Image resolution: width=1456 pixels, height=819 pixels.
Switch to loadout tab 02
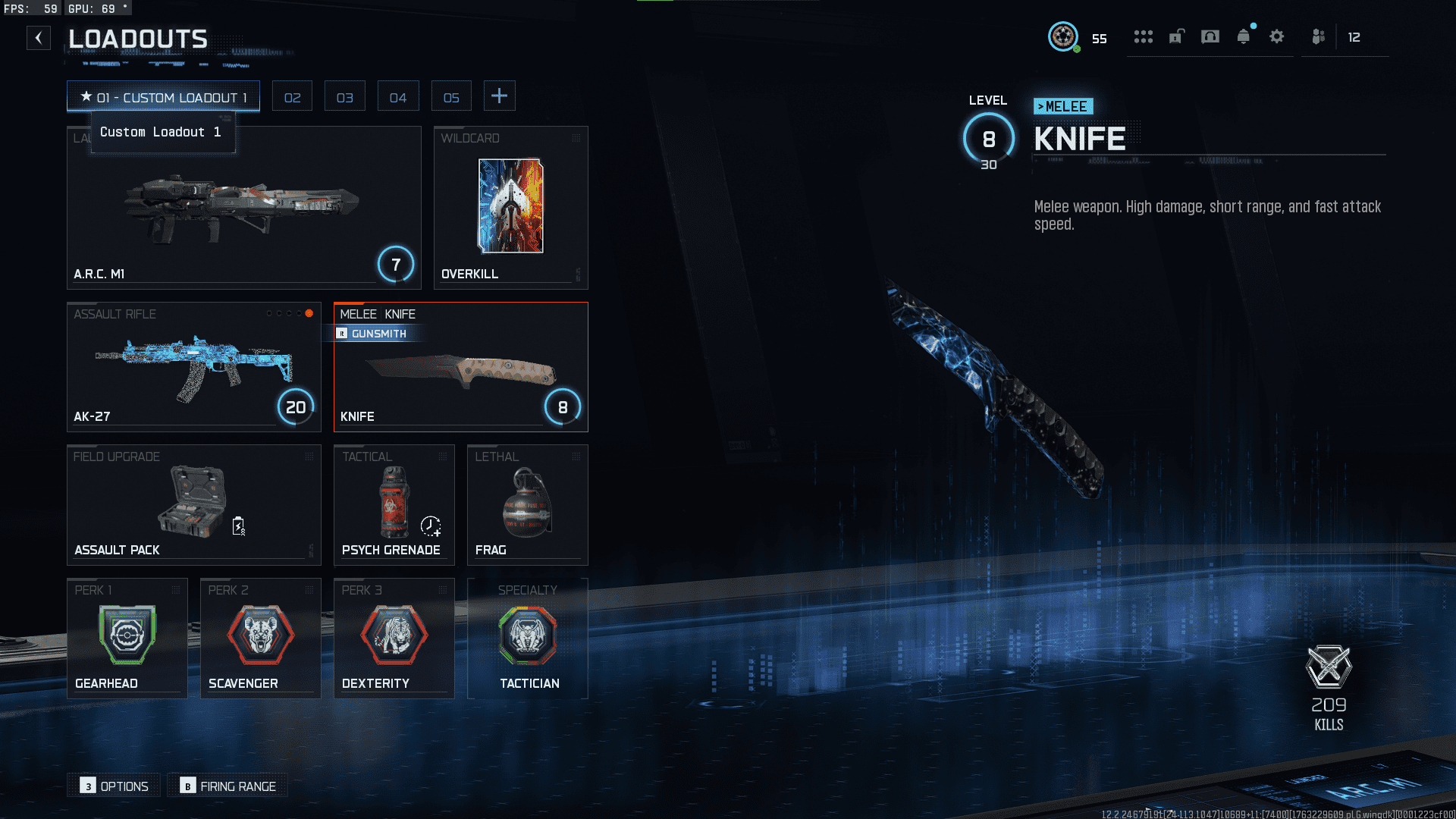tap(292, 96)
